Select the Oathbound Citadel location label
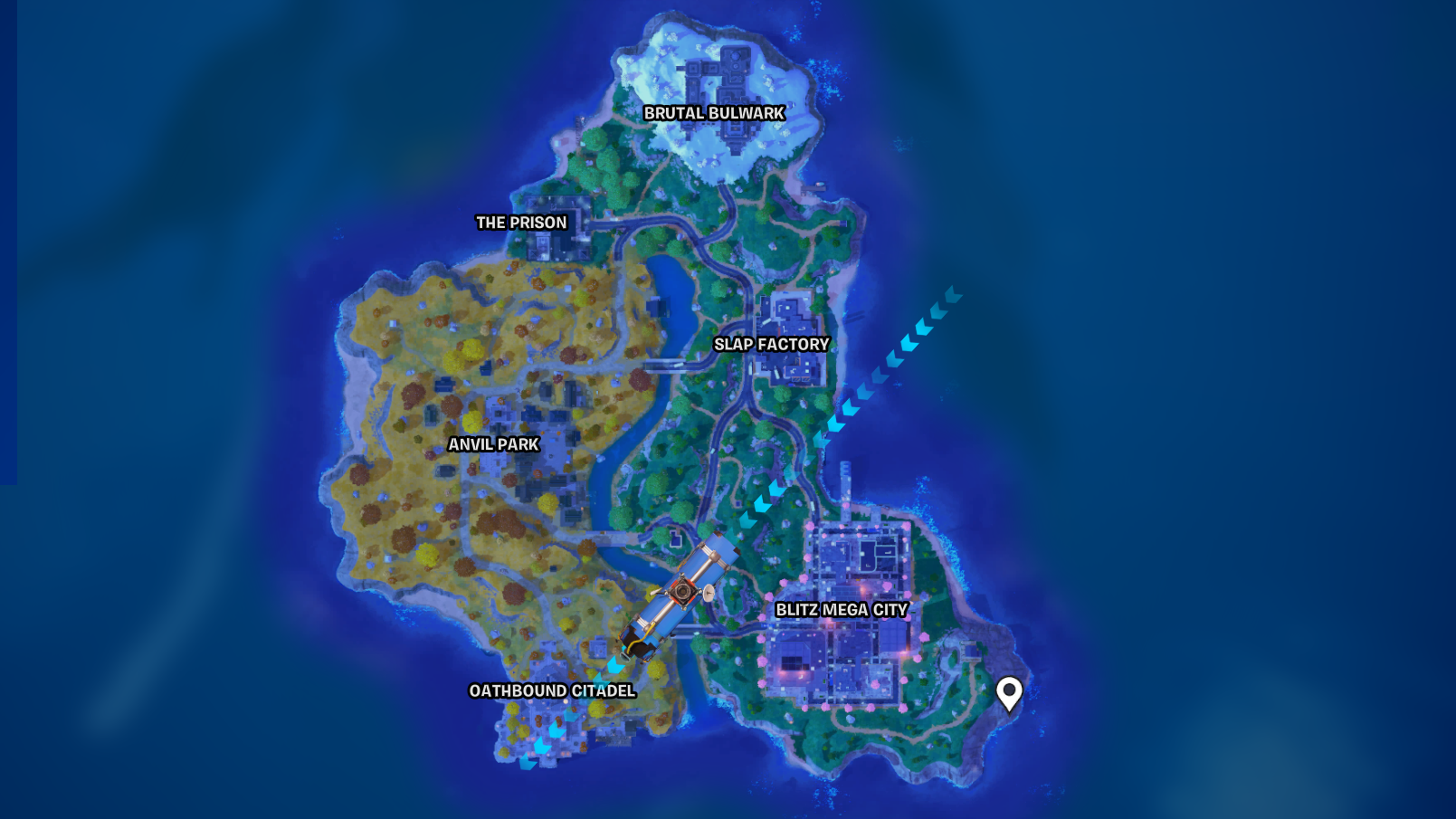This screenshot has width=1456, height=819. pos(553,690)
